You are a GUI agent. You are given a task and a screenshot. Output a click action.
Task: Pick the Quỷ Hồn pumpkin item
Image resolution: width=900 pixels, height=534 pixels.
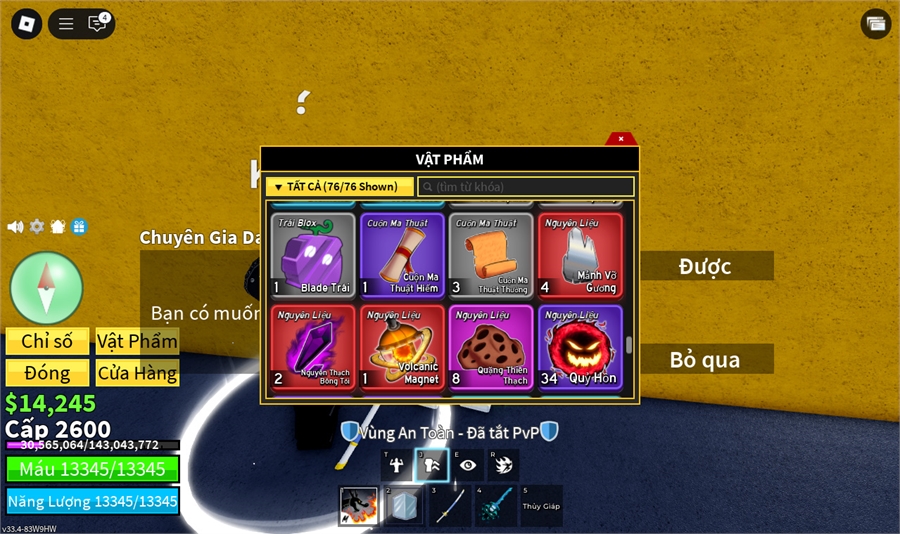coord(580,347)
